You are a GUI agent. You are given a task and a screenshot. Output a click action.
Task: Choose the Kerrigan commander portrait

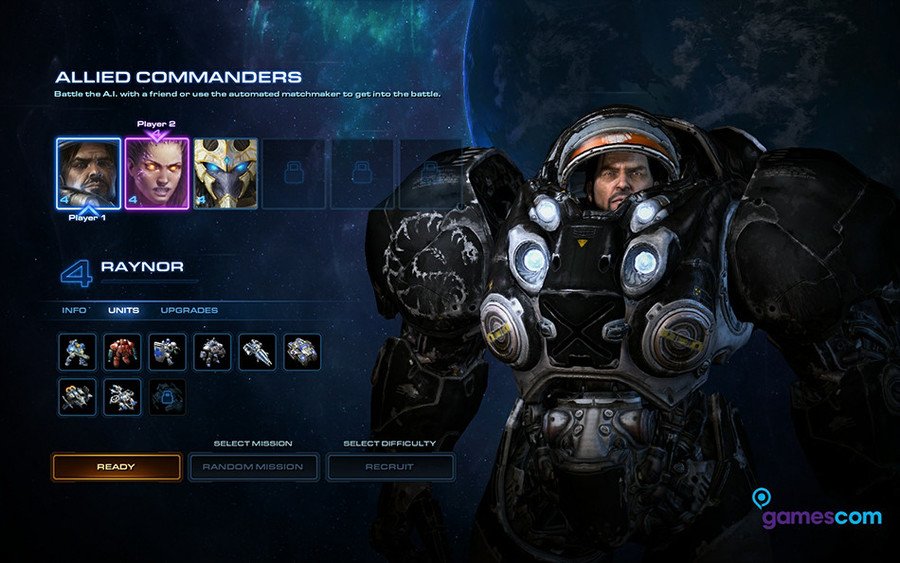pos(157,173)
